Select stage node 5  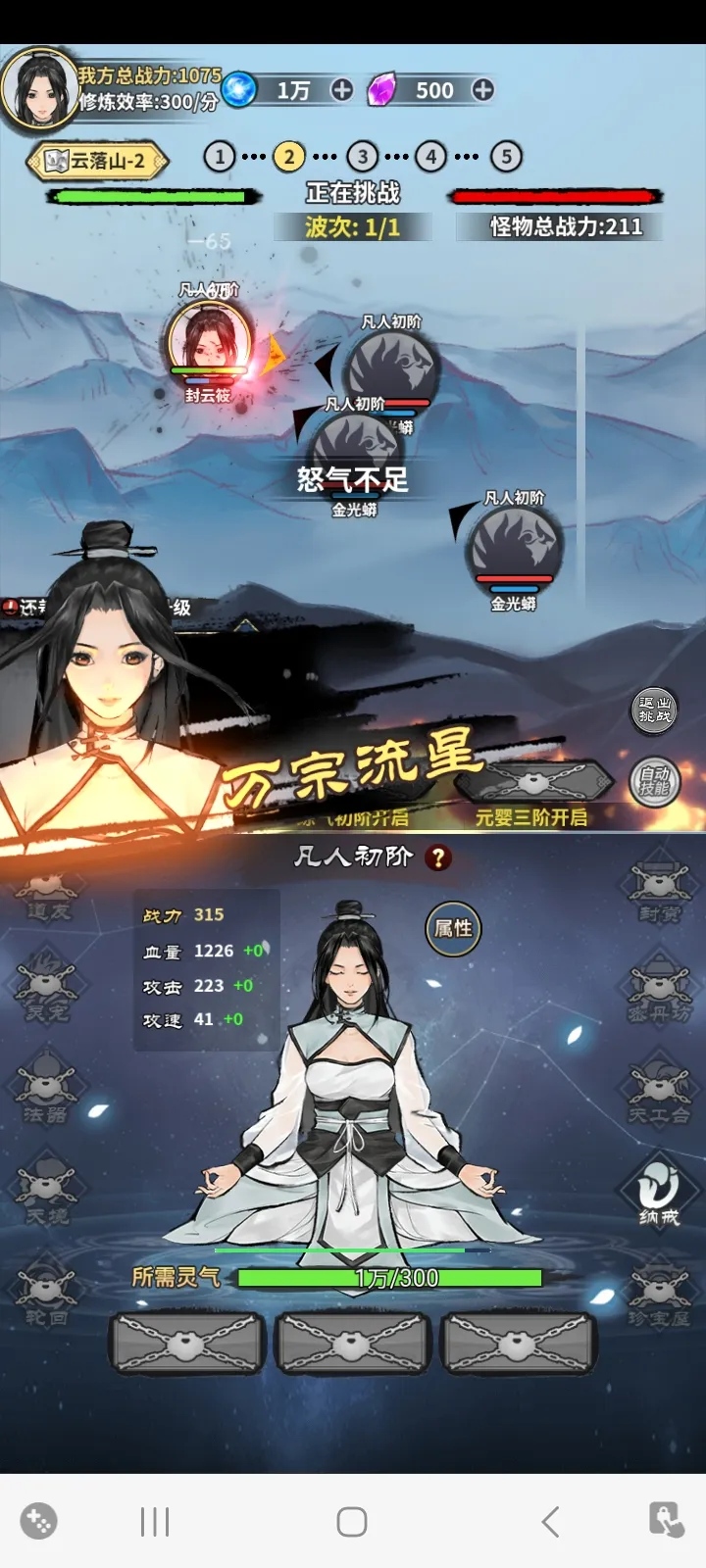[506, 157]
